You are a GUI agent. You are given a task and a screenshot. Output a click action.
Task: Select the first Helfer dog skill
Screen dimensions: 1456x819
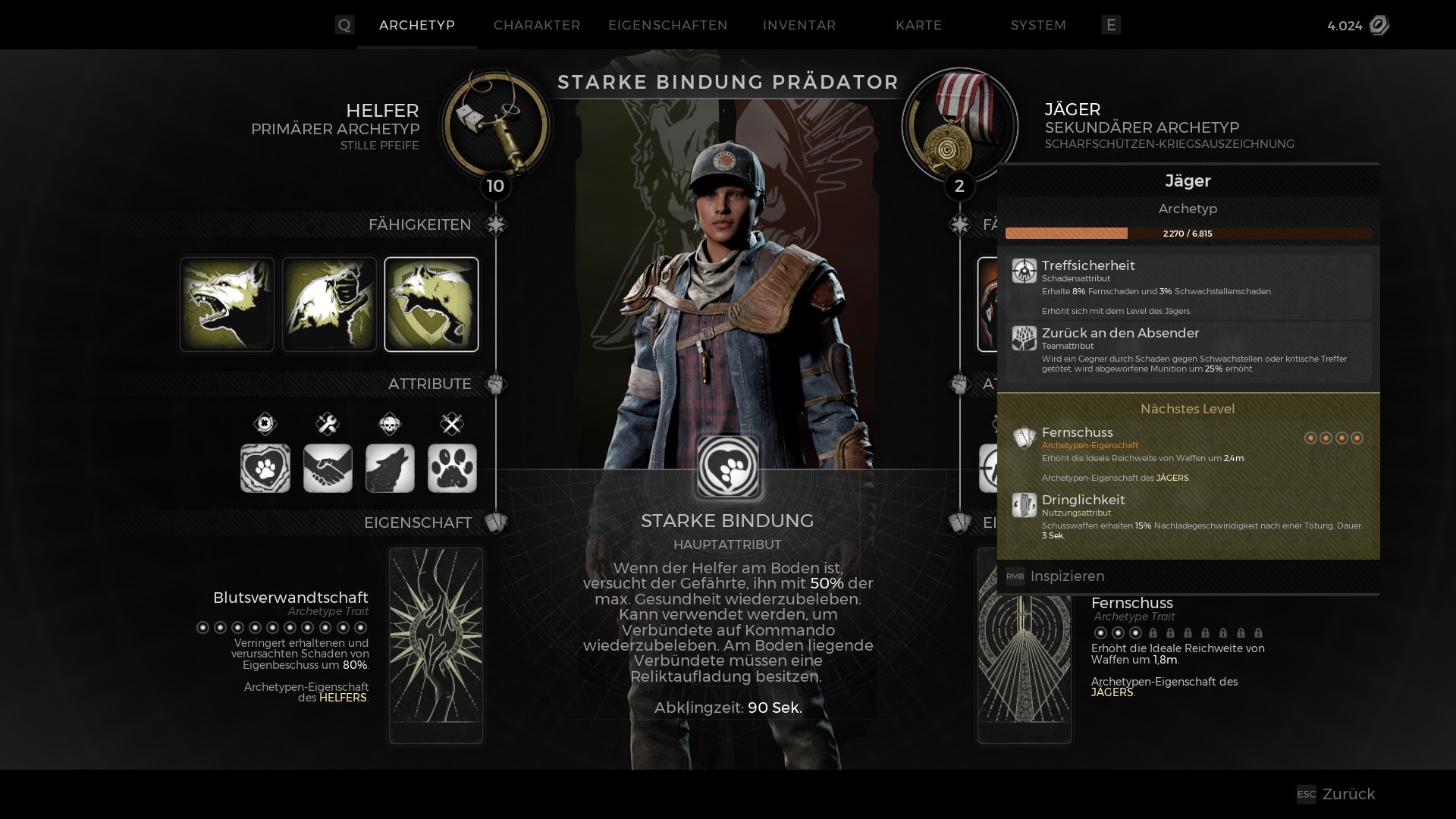click(226, 304)
